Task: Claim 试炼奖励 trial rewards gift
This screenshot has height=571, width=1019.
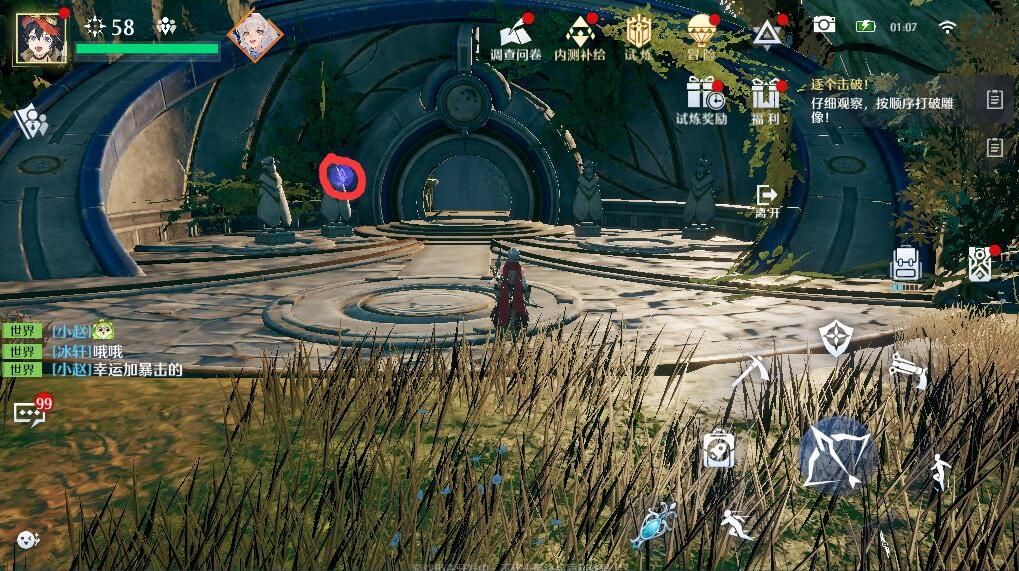Action: coord(702,97)
